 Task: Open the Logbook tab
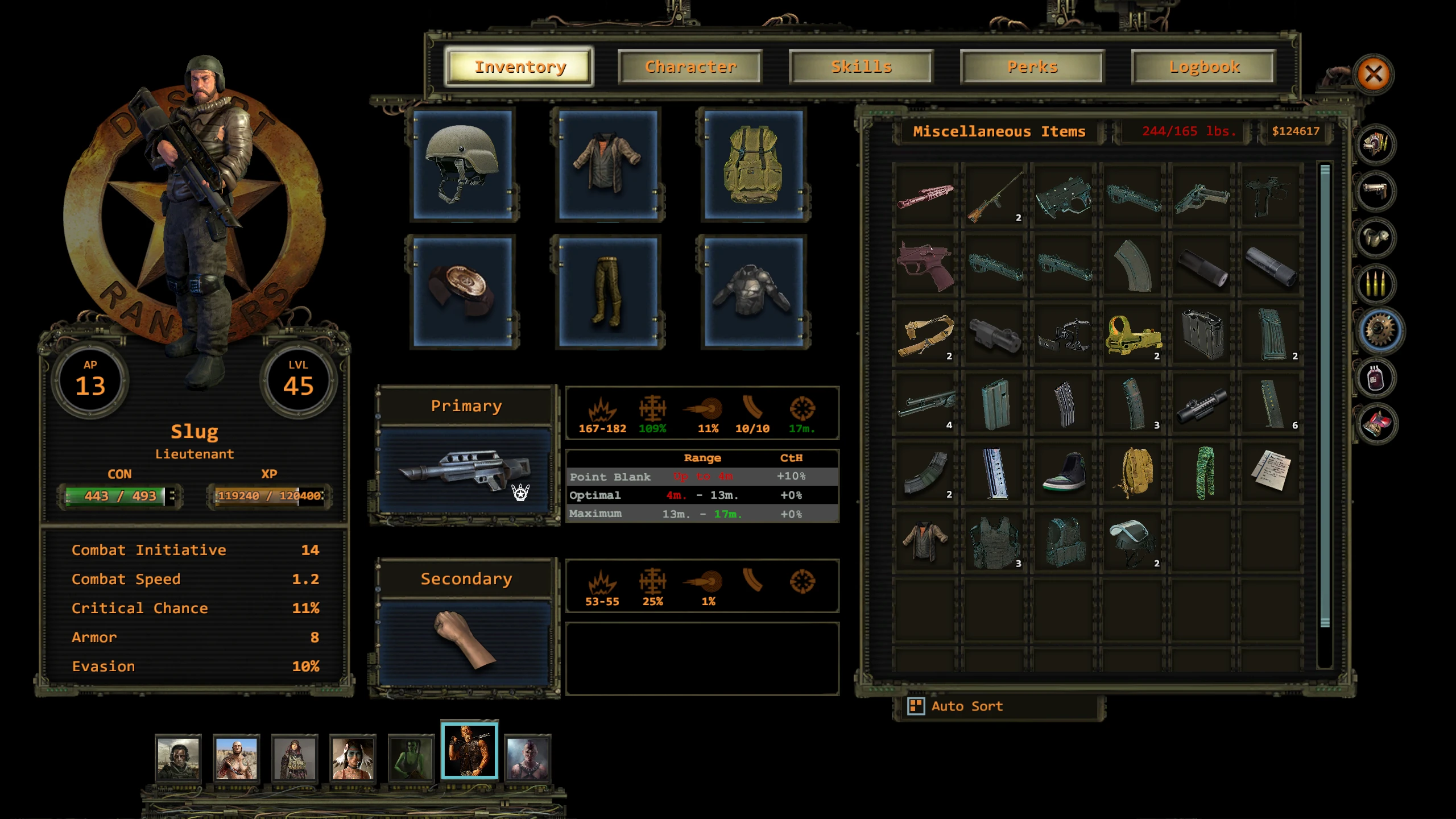click(1204, 67)
